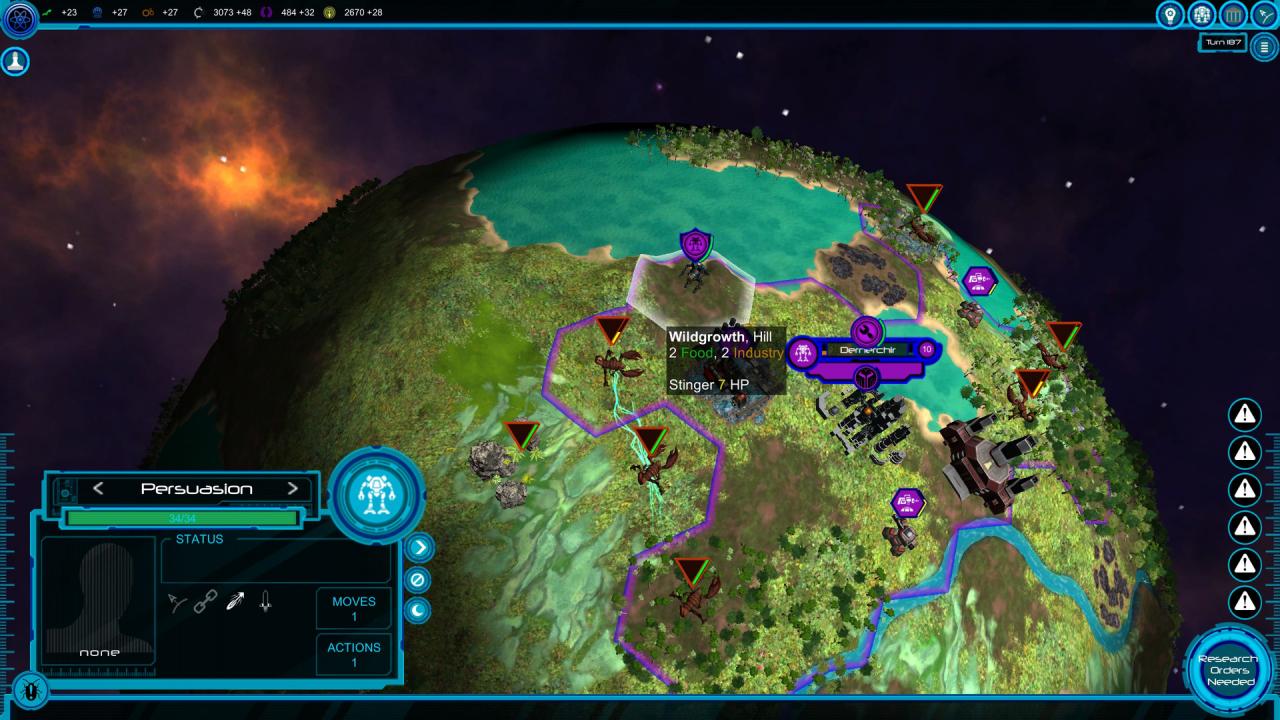Open the lightbulb ideas screen
Screen dimensions: 1280x720
[1169, 15]
